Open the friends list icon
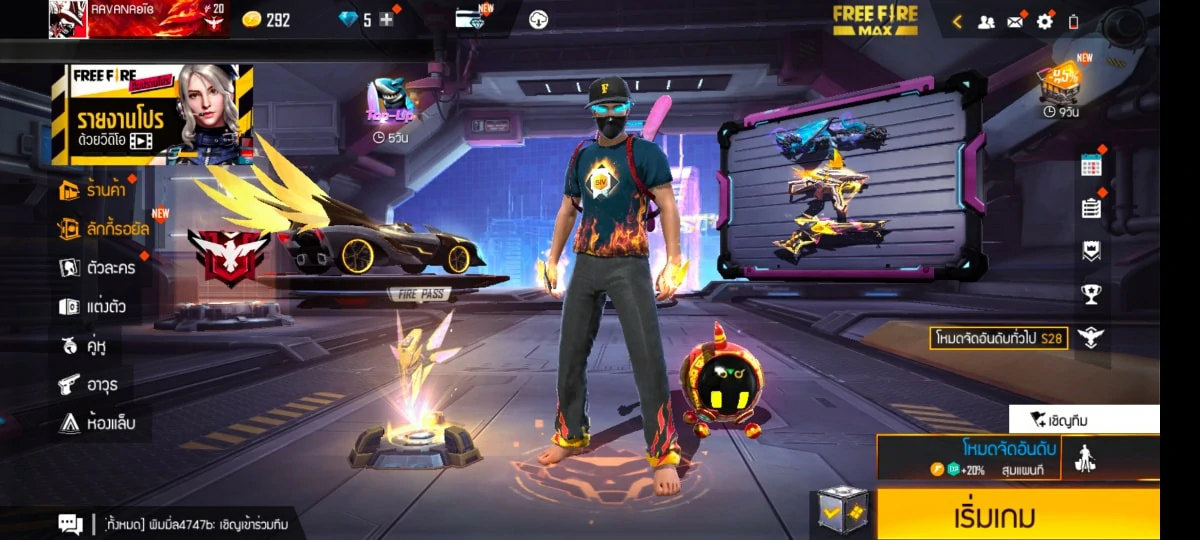 986,21
